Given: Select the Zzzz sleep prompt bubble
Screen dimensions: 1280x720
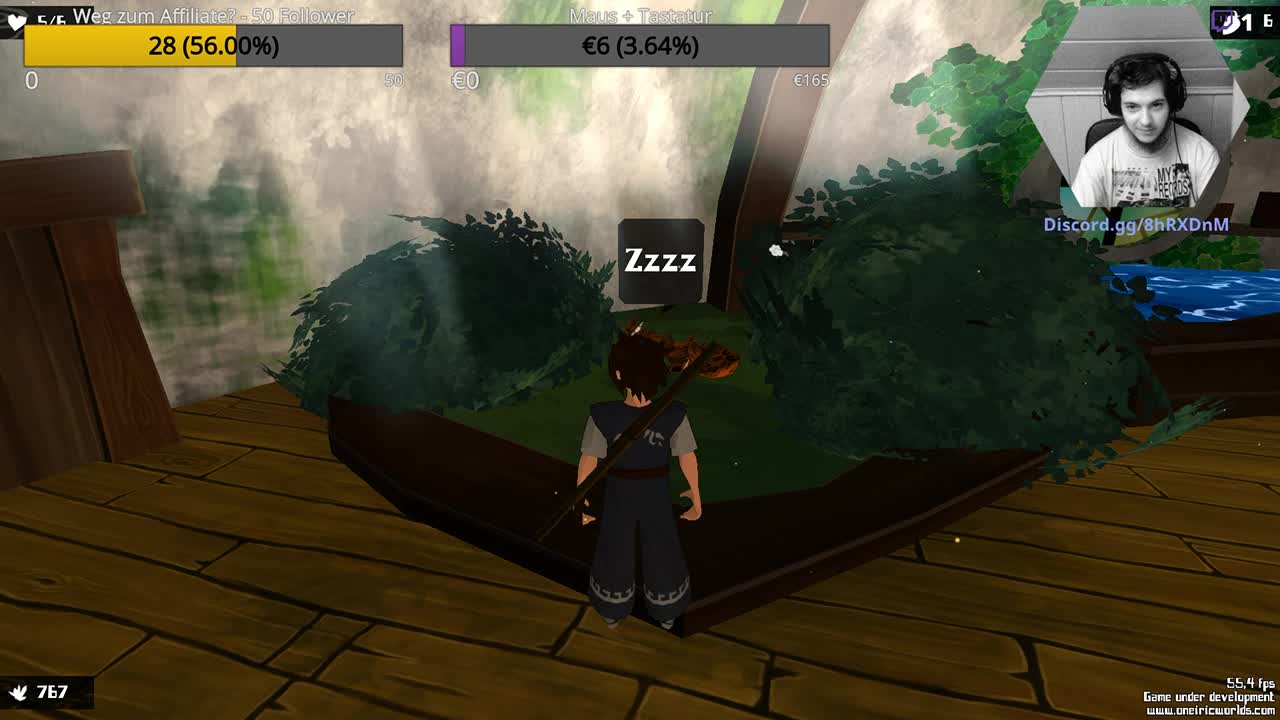Looking at the screenshot, I should pyautogui.click(x=660, y=261).
